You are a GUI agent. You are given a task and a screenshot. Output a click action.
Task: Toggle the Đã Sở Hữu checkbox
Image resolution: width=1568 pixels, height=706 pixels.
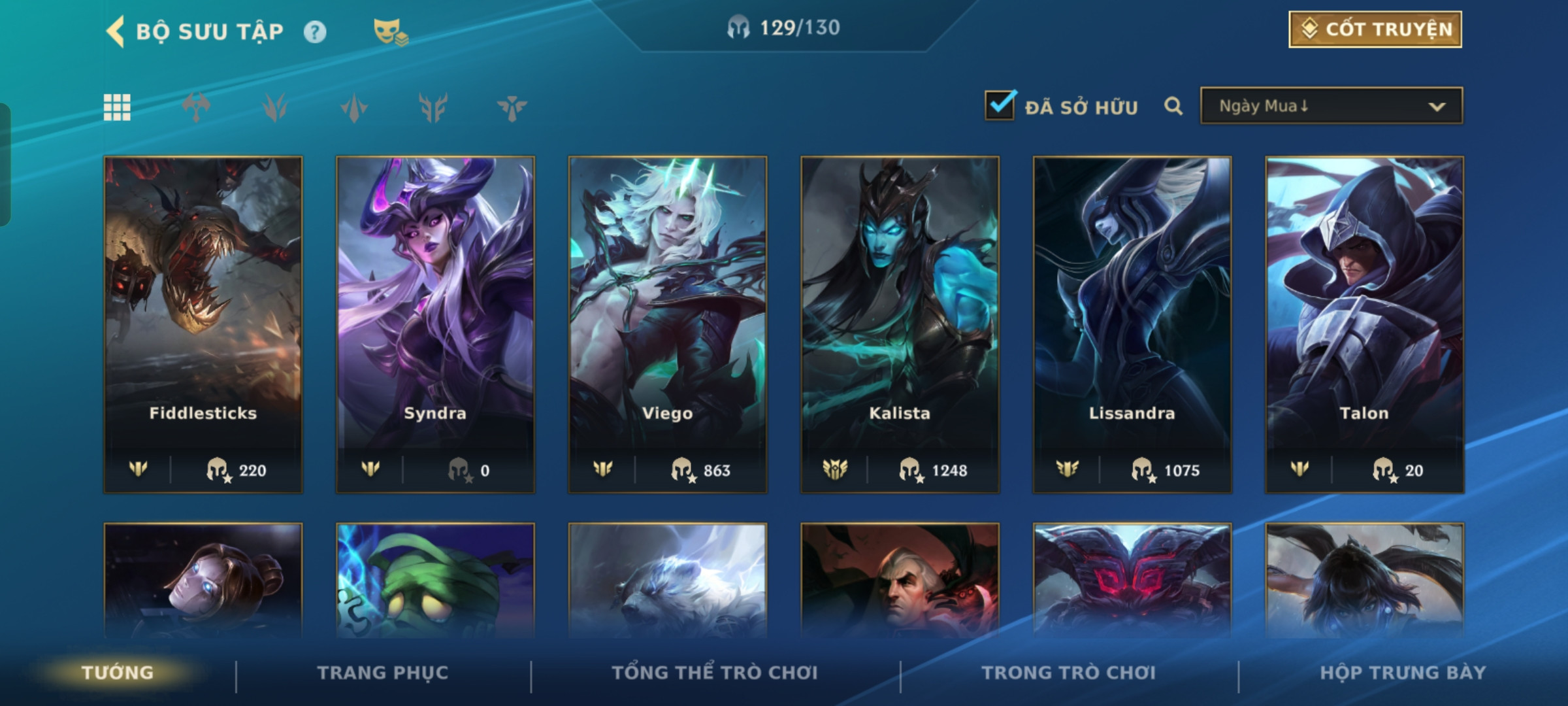click(x=1000, y=106)
